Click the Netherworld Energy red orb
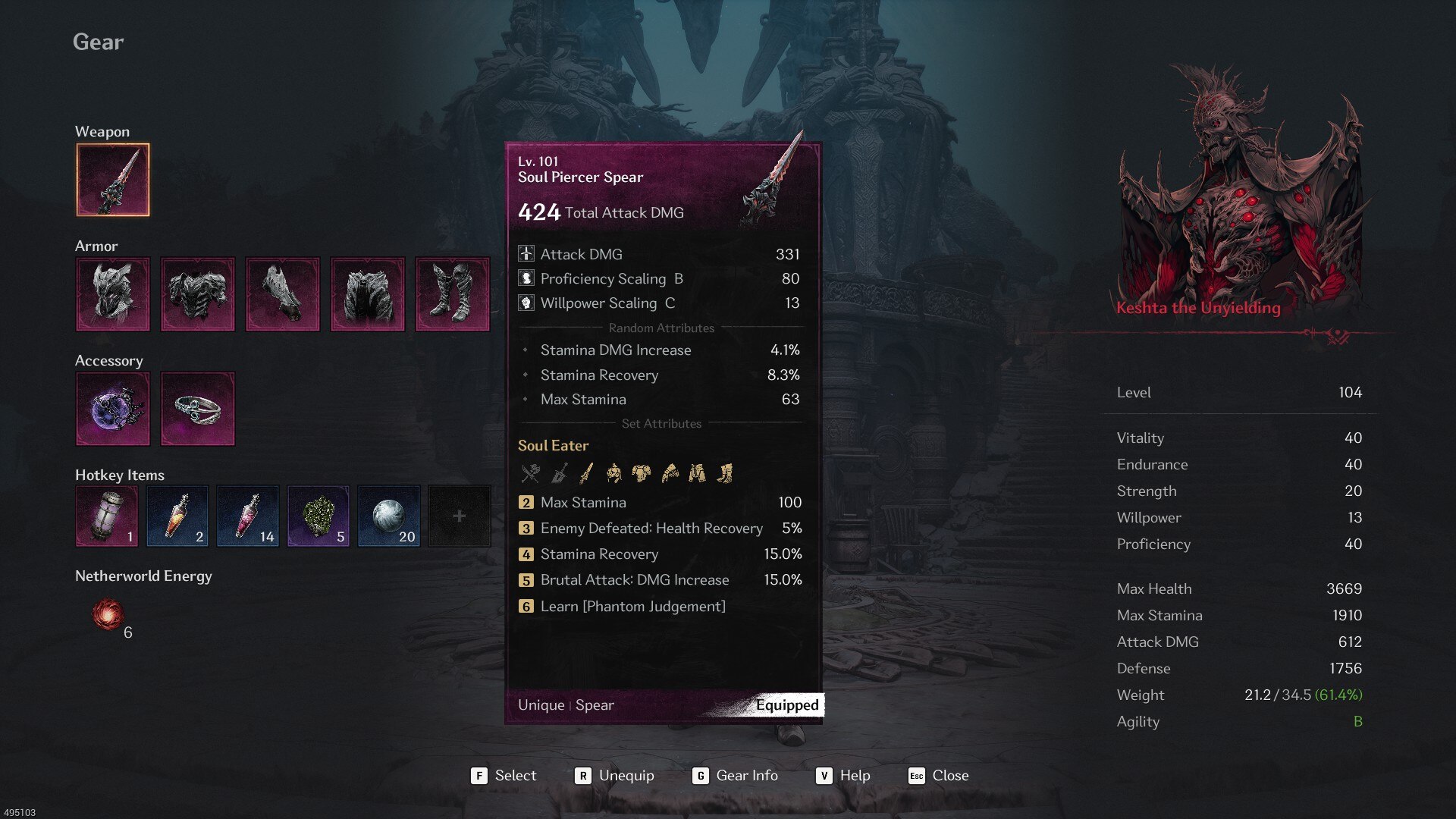 (108, 614)
